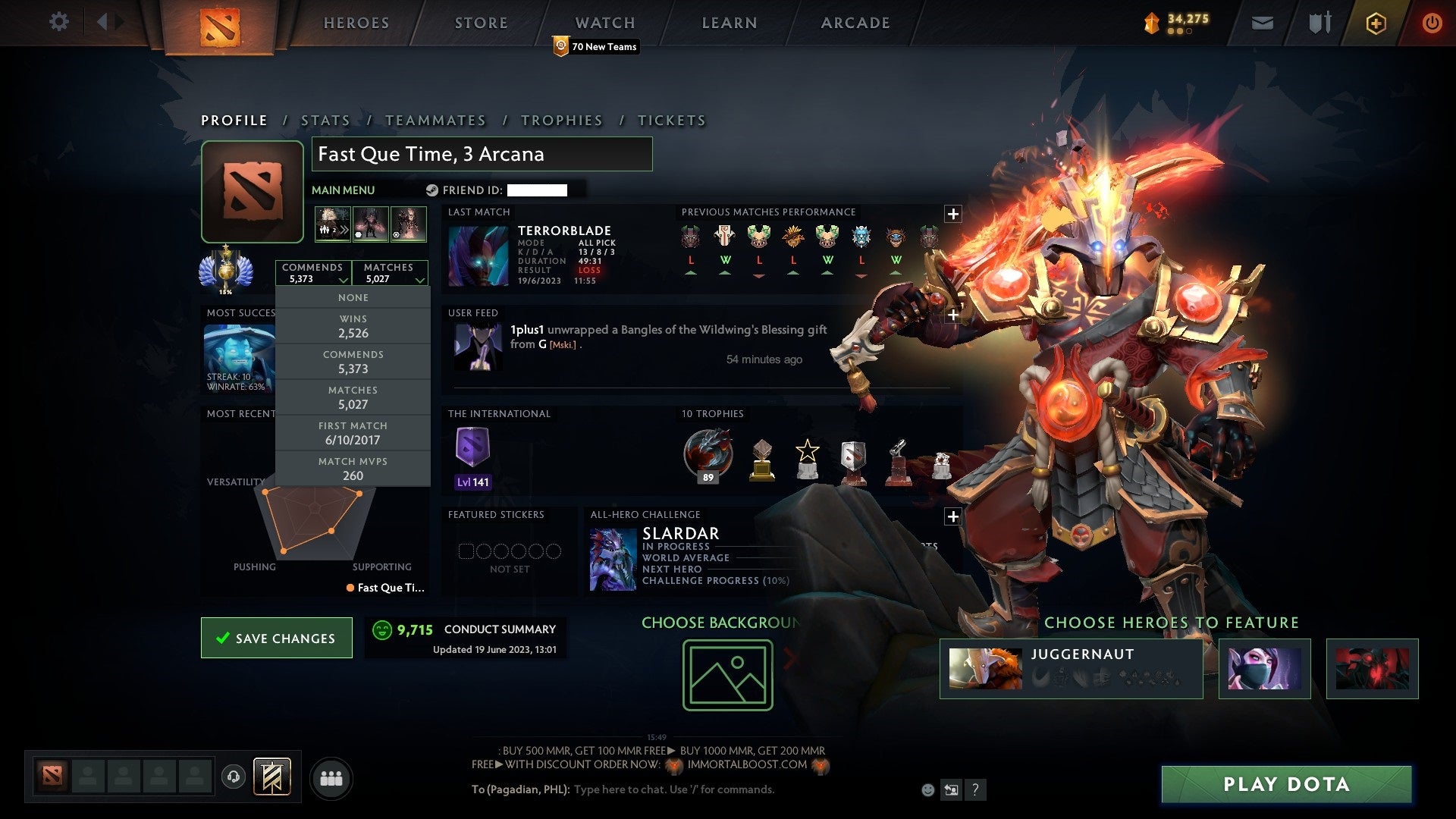Screen dimensions: 1456x819
Task: Open the ARCADE menu at the top
Action: click(855, 22)
